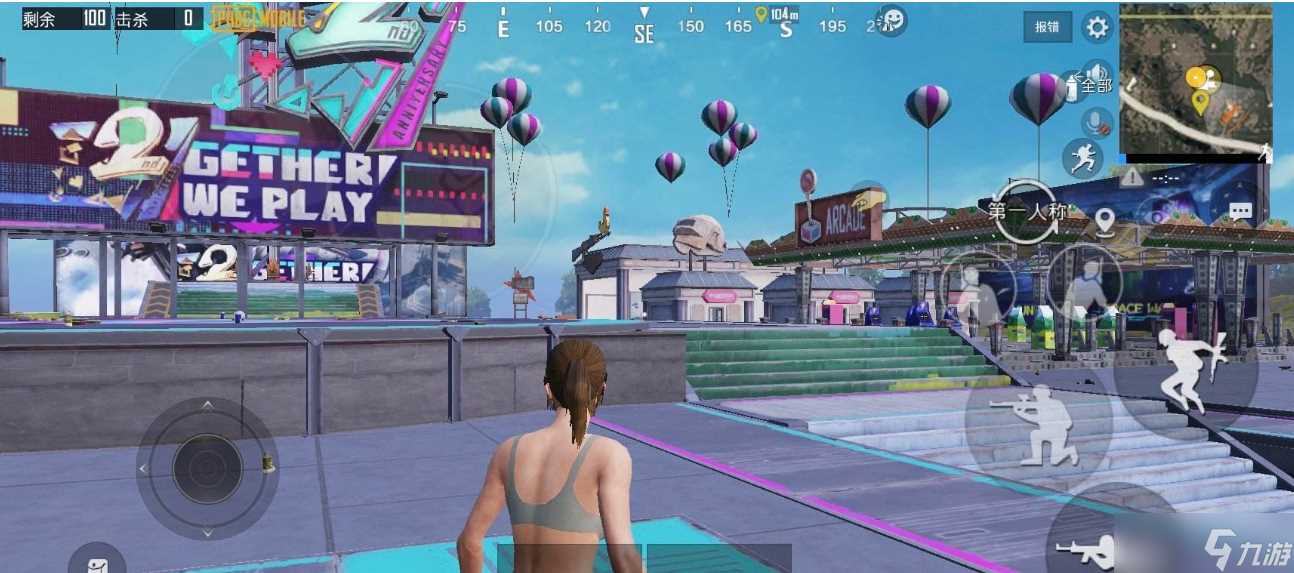Open the backpack icon

pos(97,562)
